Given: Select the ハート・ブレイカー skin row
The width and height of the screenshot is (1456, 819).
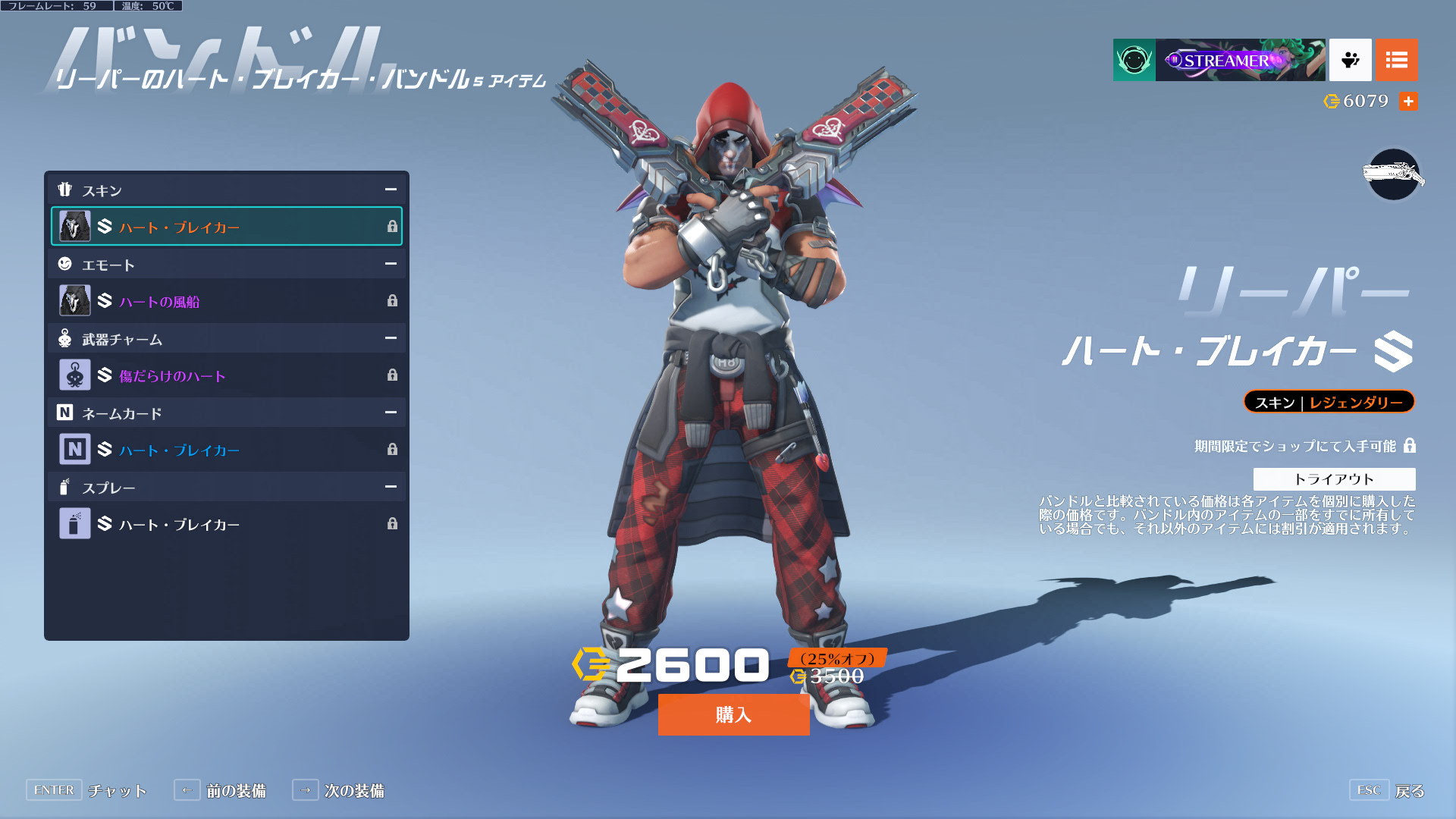Looking at the screenshot, I should click(226, 226).
